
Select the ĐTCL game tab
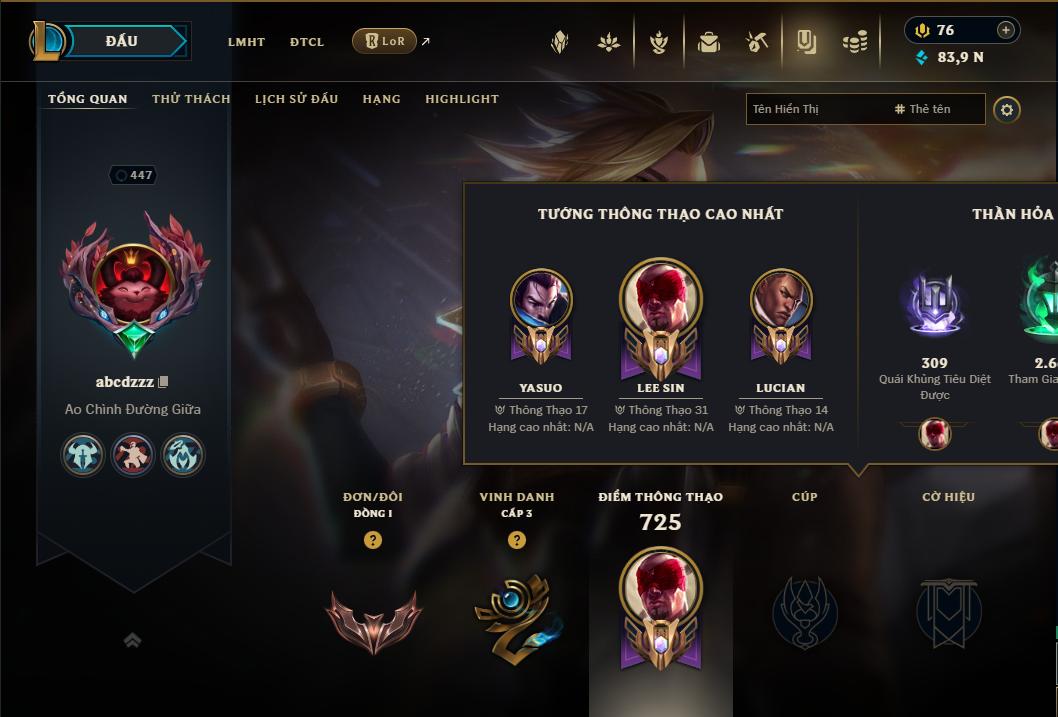307,42
